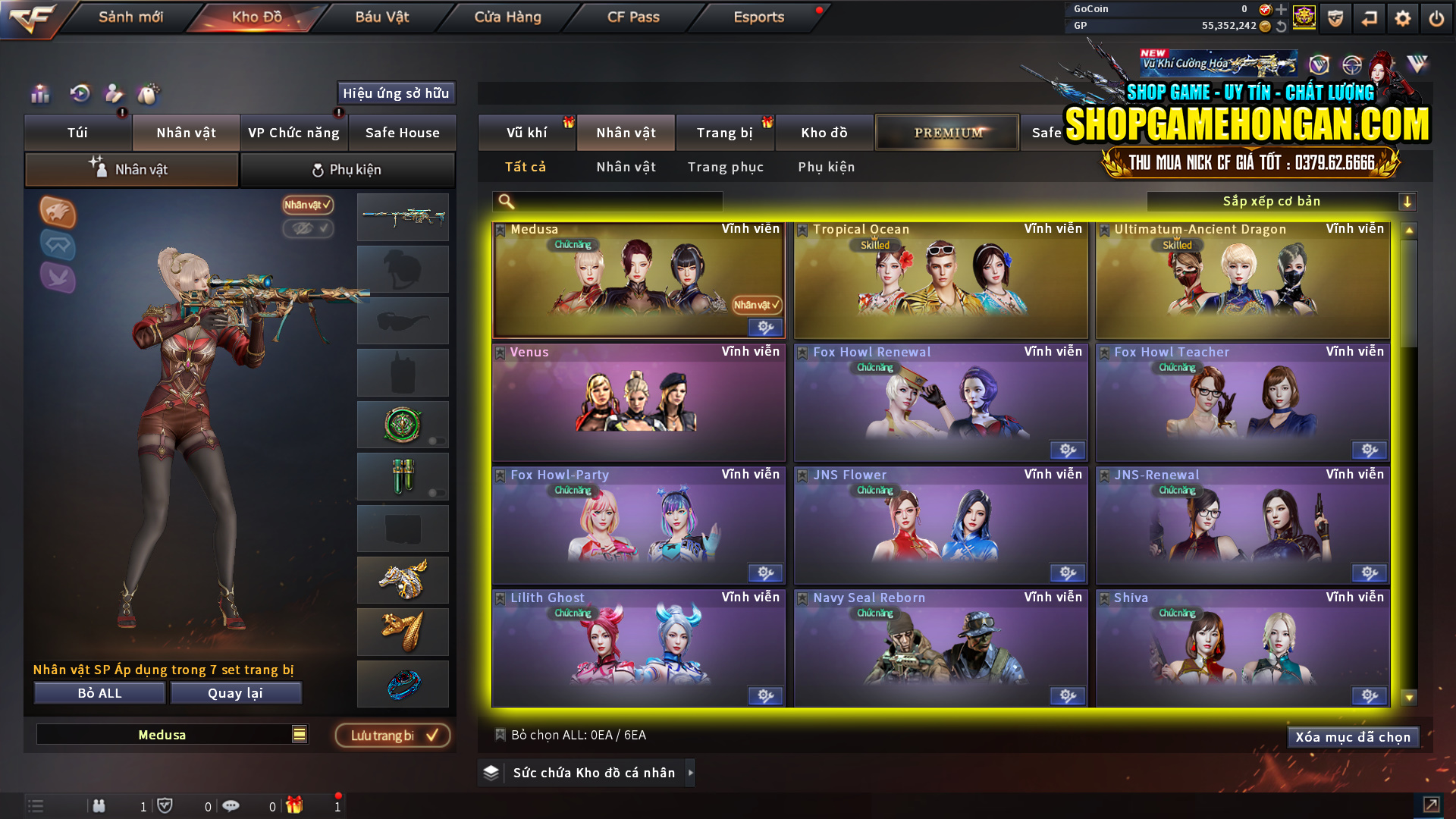The height and width of the screenshot is (819, 1456).
Task: Open the friends icon in the bottom status bar
Action: [99, 806]
